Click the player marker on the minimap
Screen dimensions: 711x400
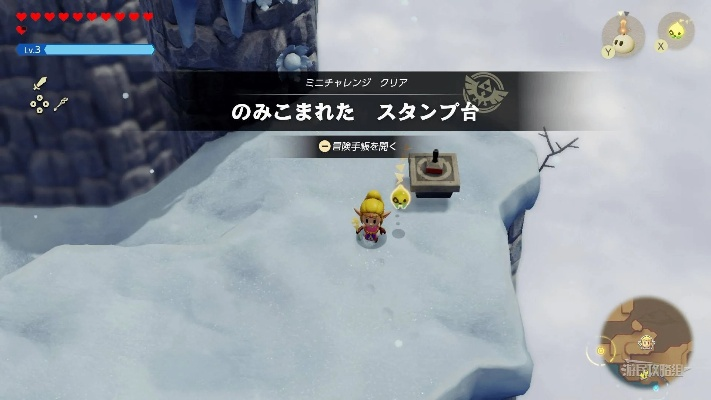click(647, 340)
